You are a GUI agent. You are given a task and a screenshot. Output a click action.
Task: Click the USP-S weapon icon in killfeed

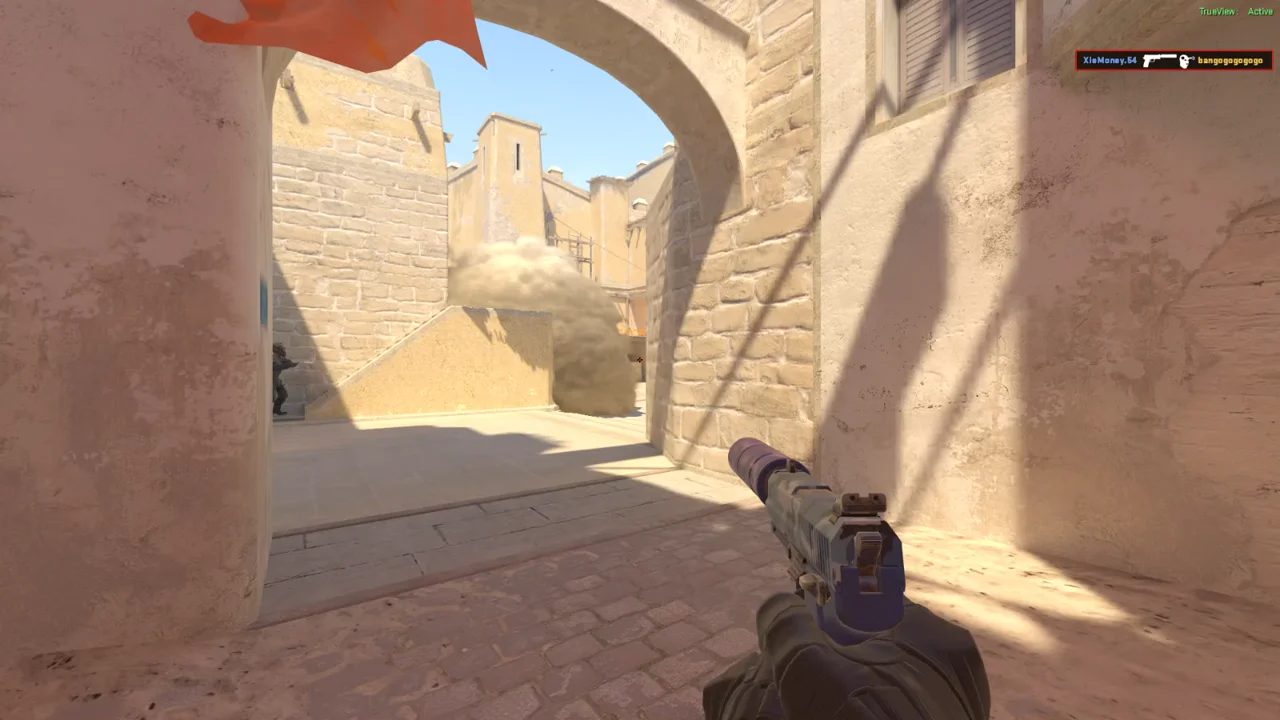(x=1158, y=60)
